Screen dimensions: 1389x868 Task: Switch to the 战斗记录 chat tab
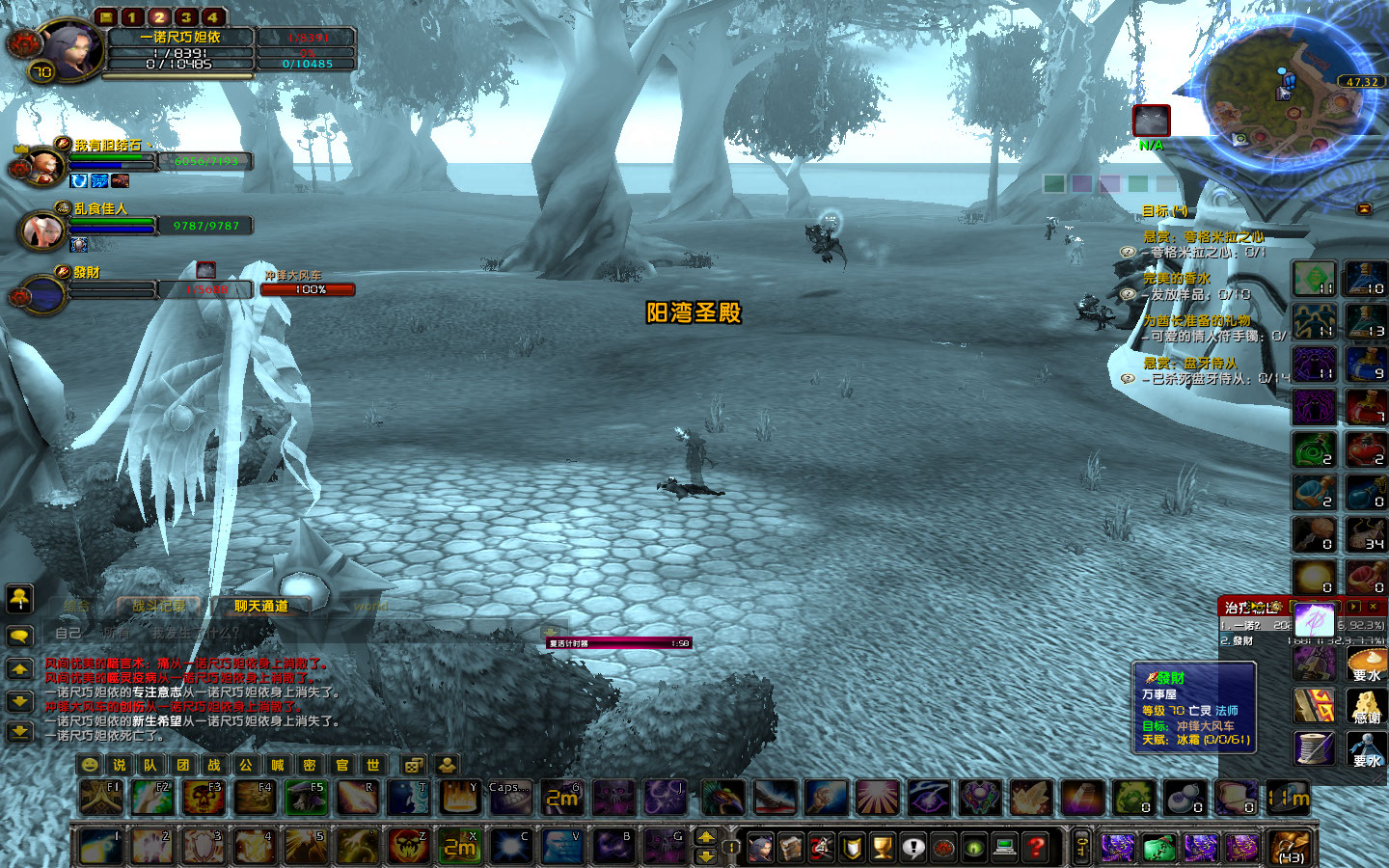click(158, 607)
